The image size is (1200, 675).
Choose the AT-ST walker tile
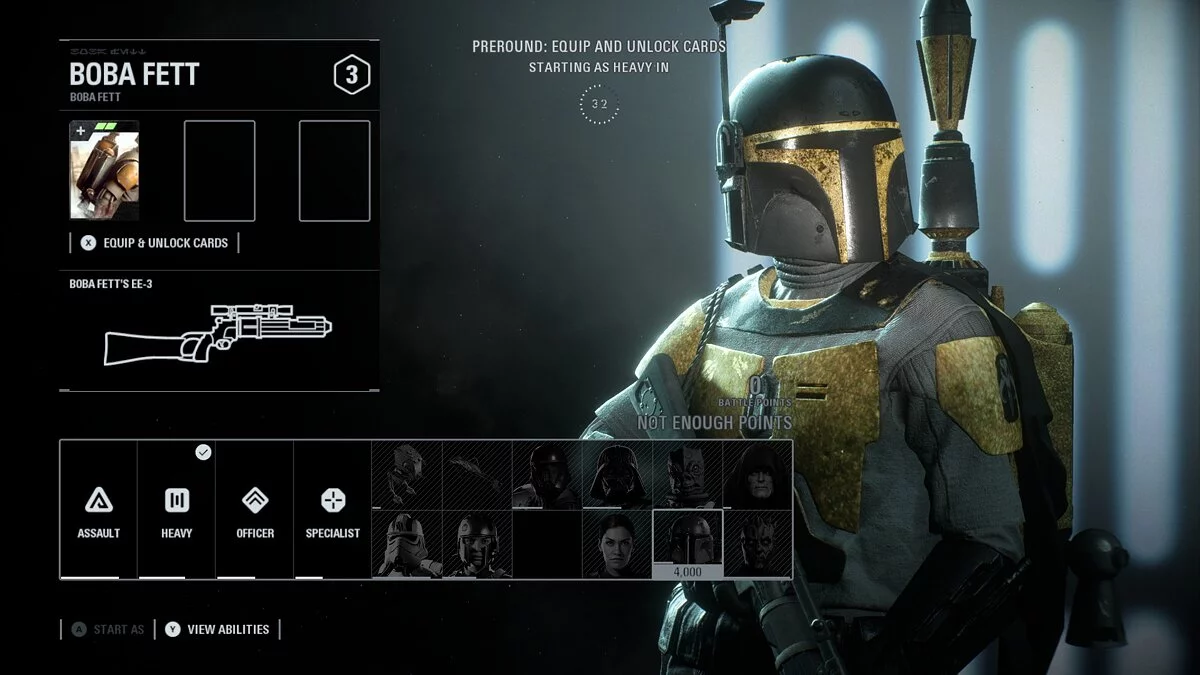point(406,475)
